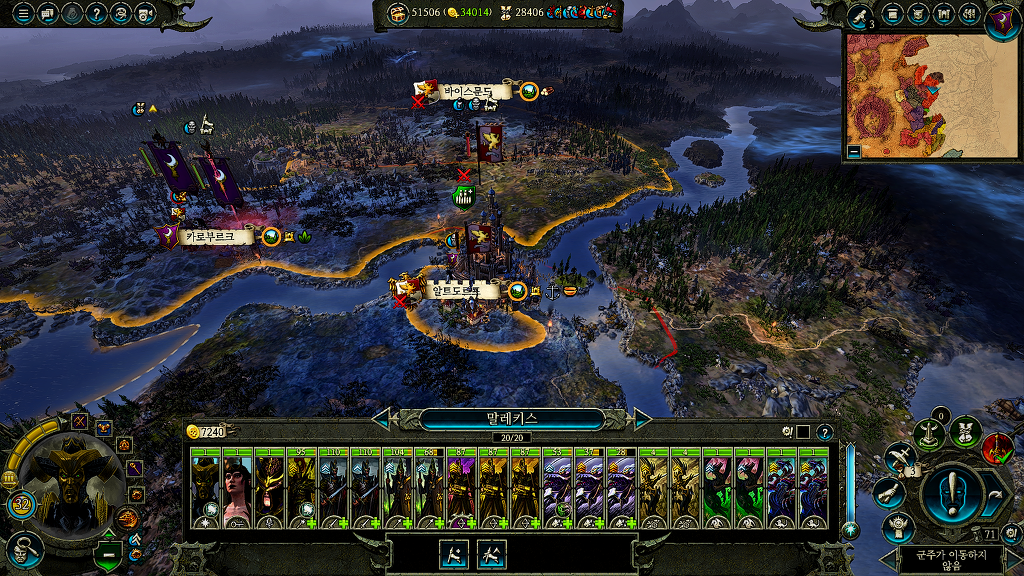Open the magnifying glass character search button
The height and width of the screenshot is (576, 1024).
23,548
